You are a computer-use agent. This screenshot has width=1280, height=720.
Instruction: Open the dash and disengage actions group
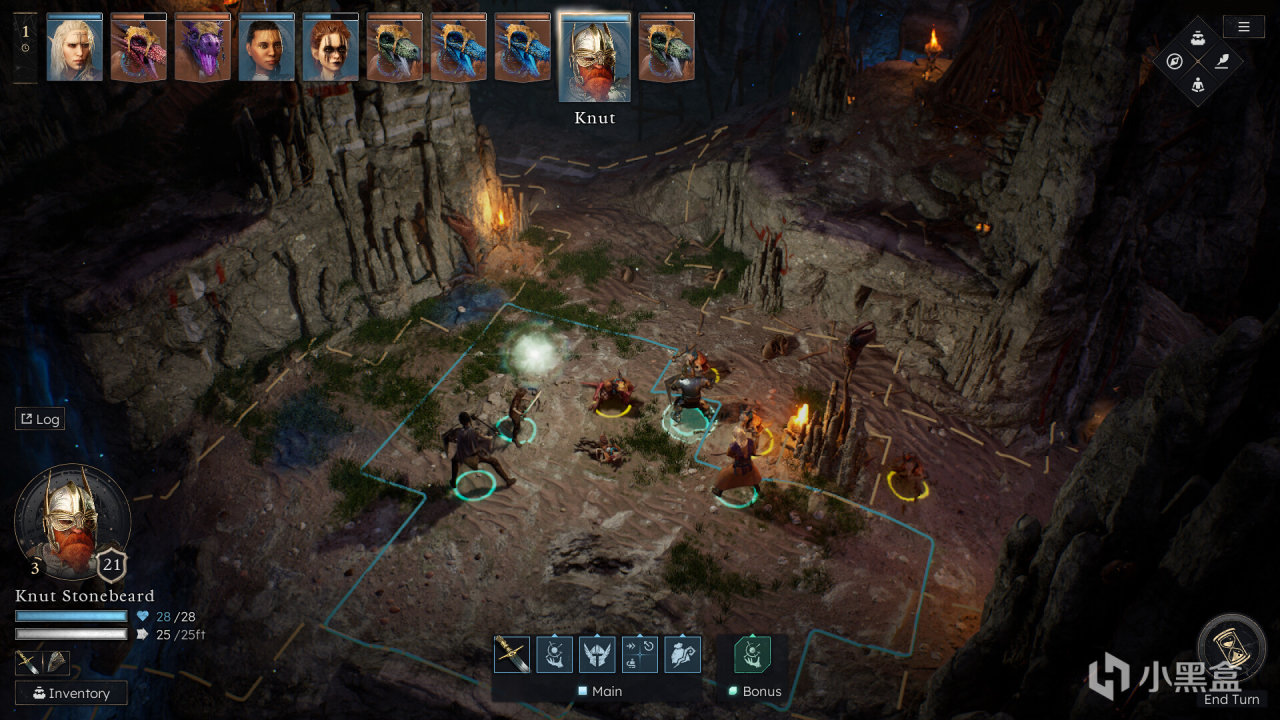pyautogui.click(x=640, y=654)
